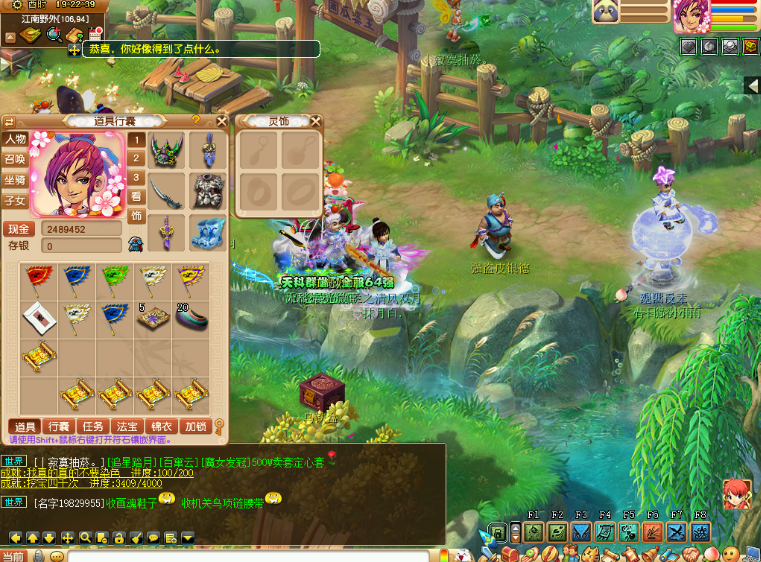
Task: Pick the stack of 20 shoes item
Action: point(190,316)
